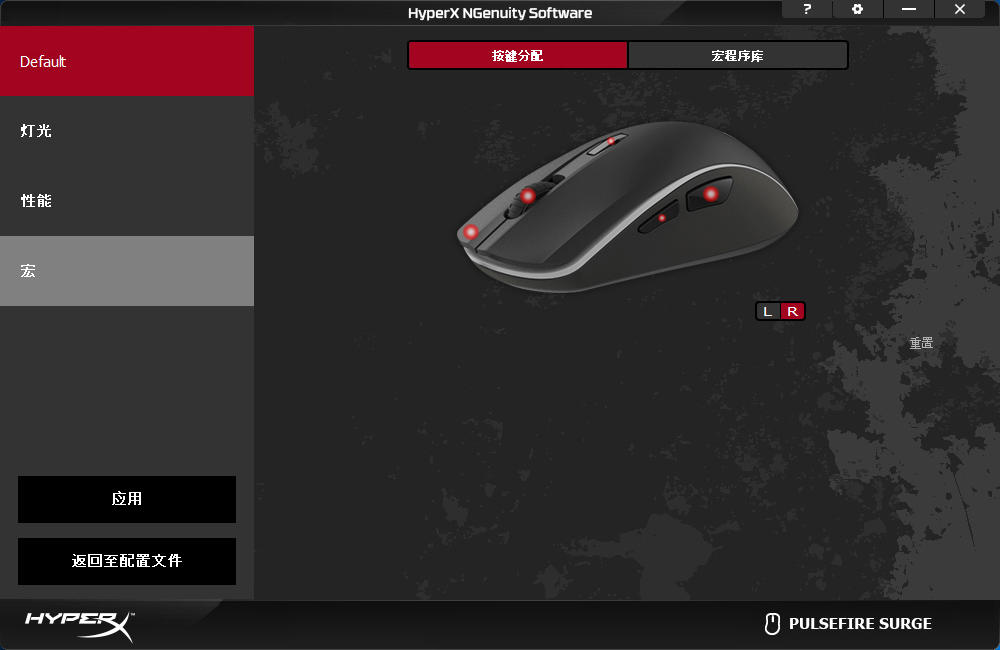The width and height of the screenshot is (1000, 650).
Task: Select the rear side button red marker
Action: (710, 193)
